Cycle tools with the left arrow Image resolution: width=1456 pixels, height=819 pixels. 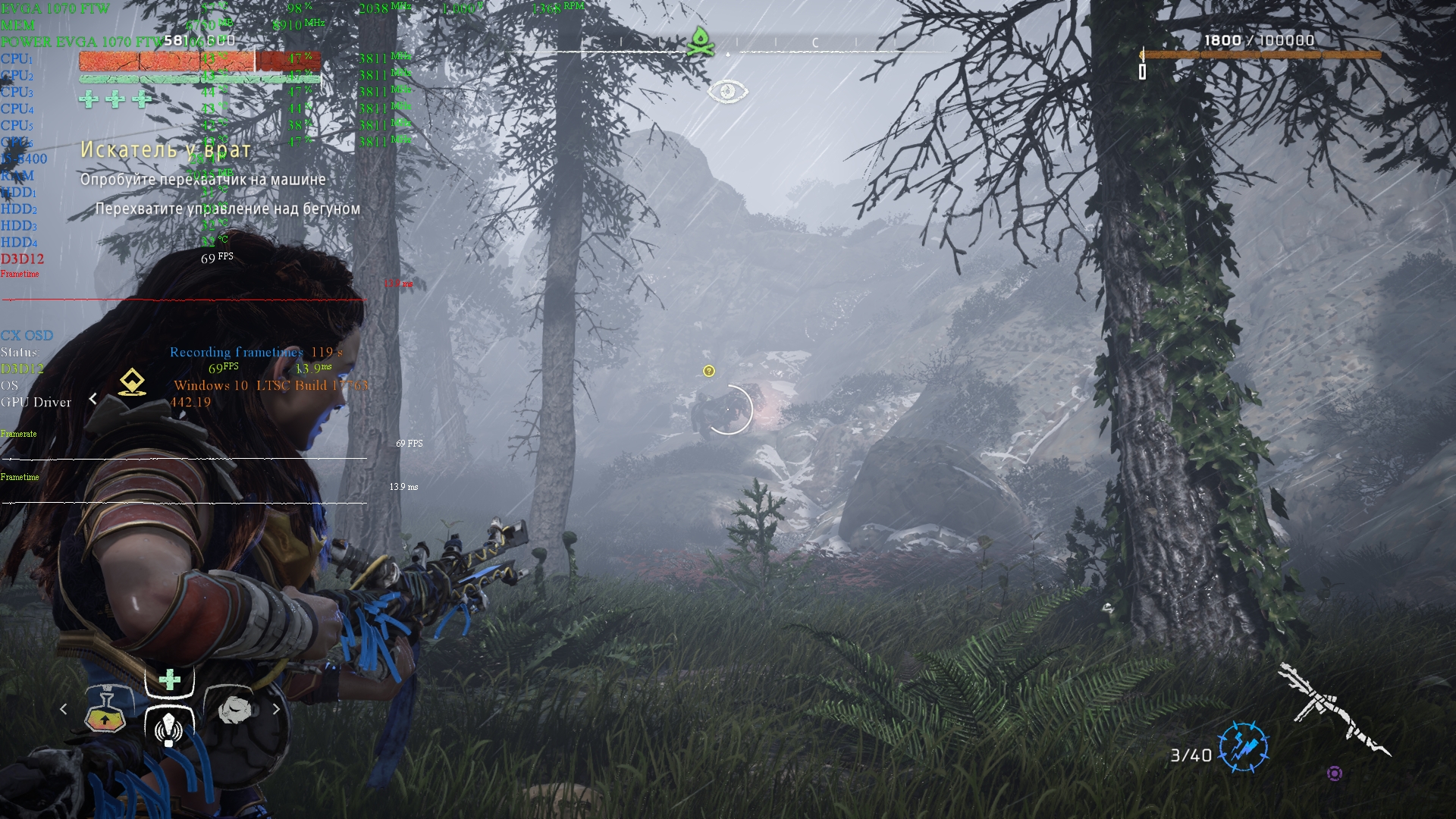64,709
